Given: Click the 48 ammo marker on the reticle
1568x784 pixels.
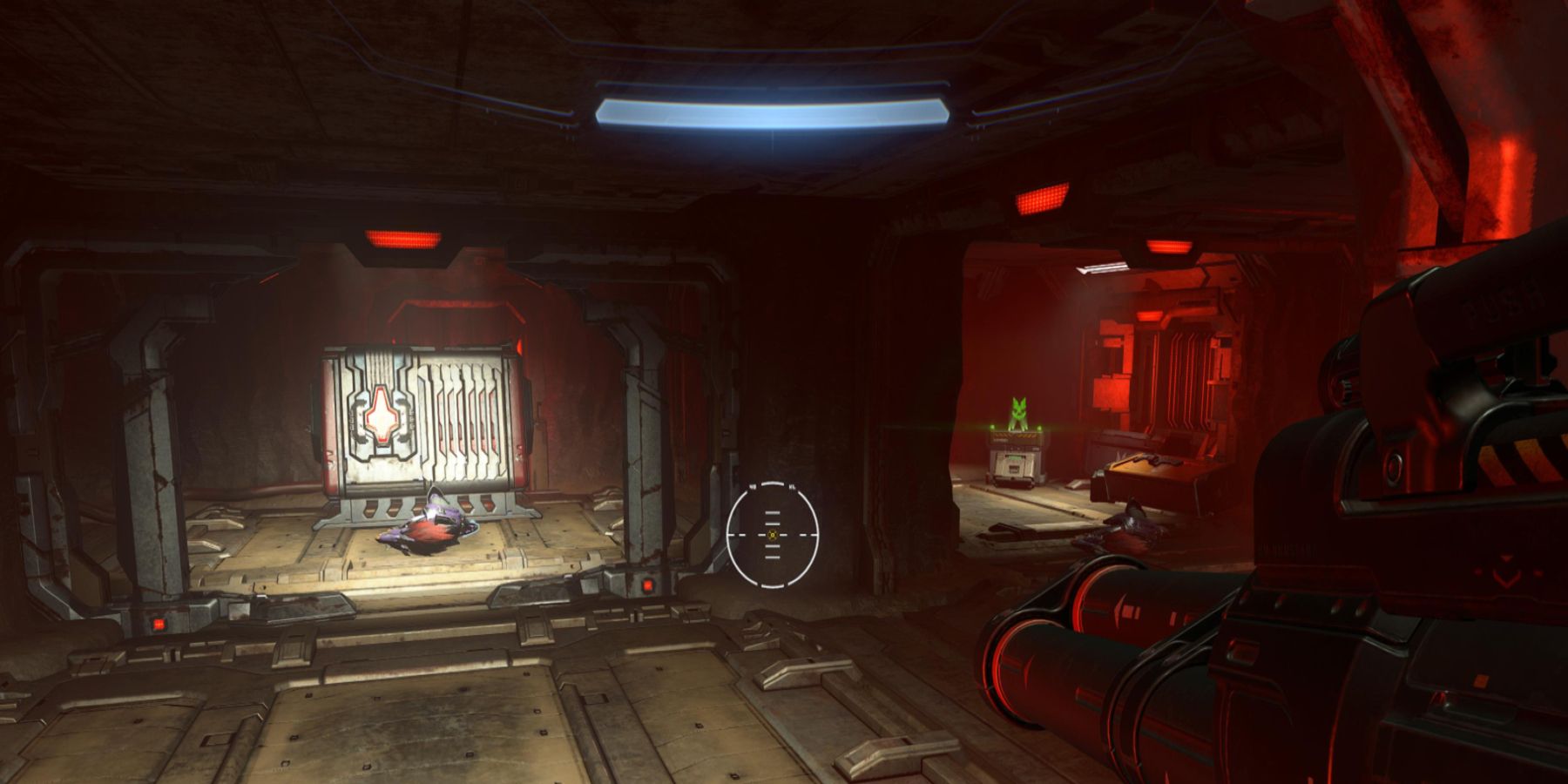Looking at the screenshot, I should click(751, 485).
